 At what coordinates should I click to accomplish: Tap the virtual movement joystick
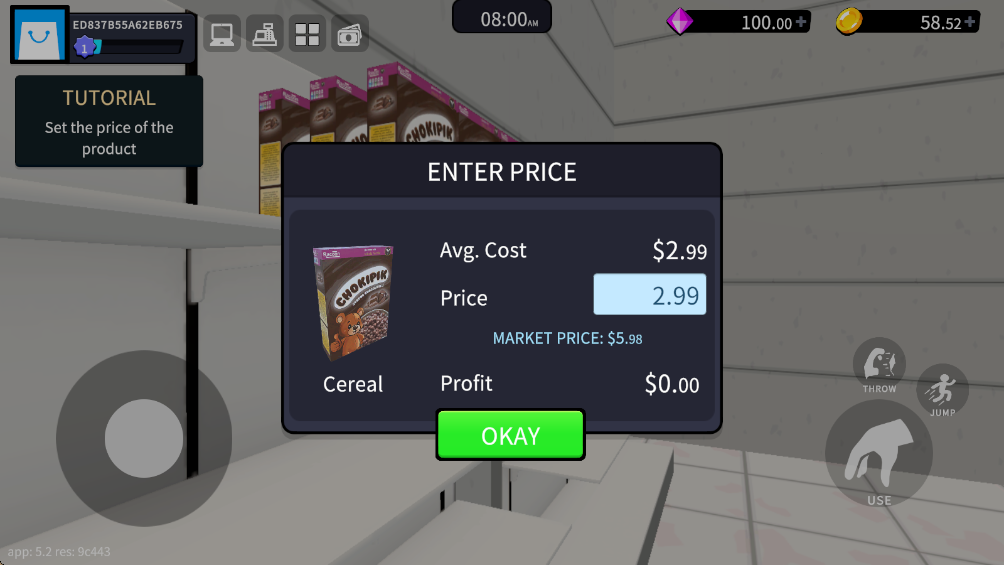[144, 438]
